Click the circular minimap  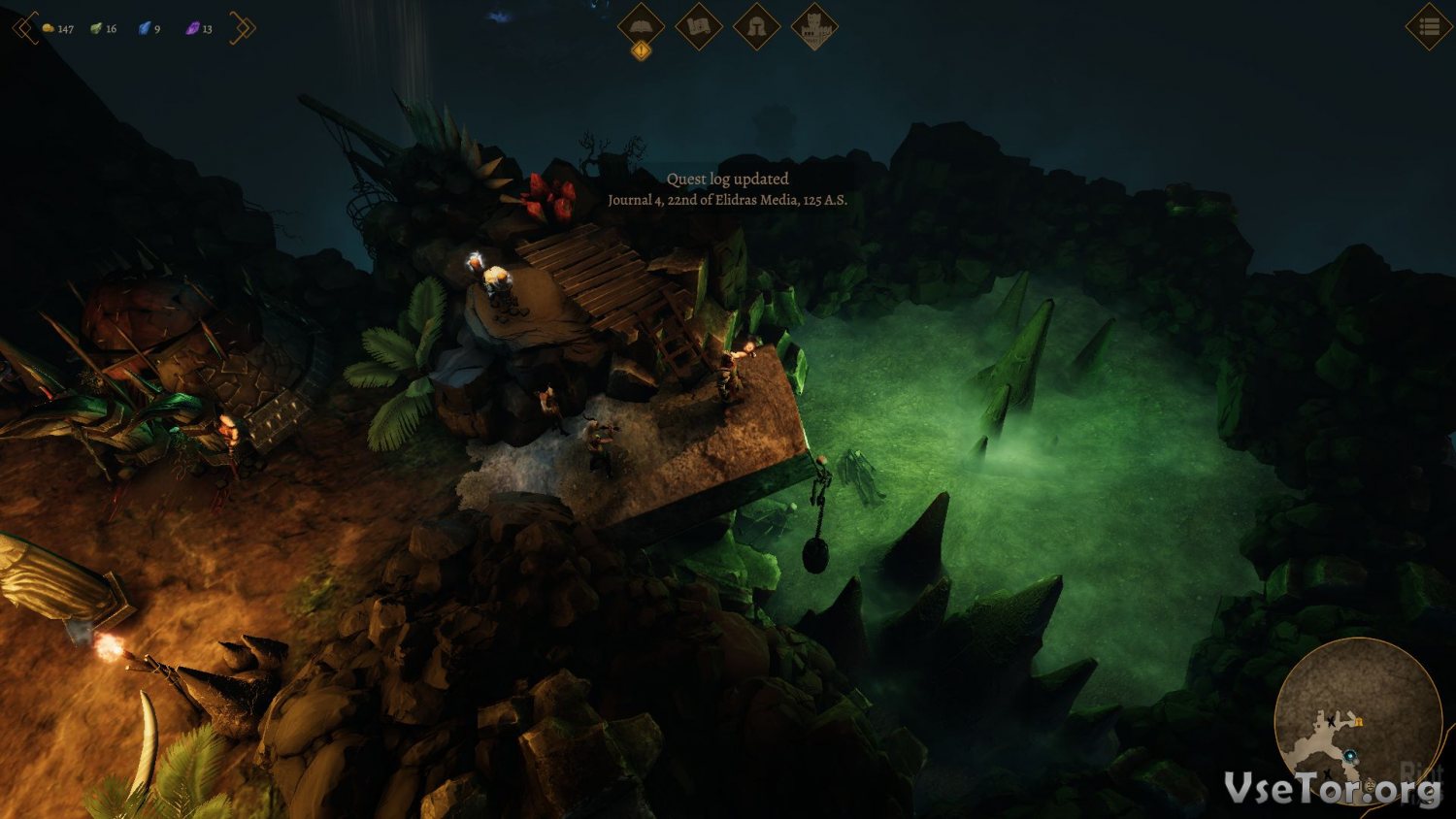tap(1357, 720)
